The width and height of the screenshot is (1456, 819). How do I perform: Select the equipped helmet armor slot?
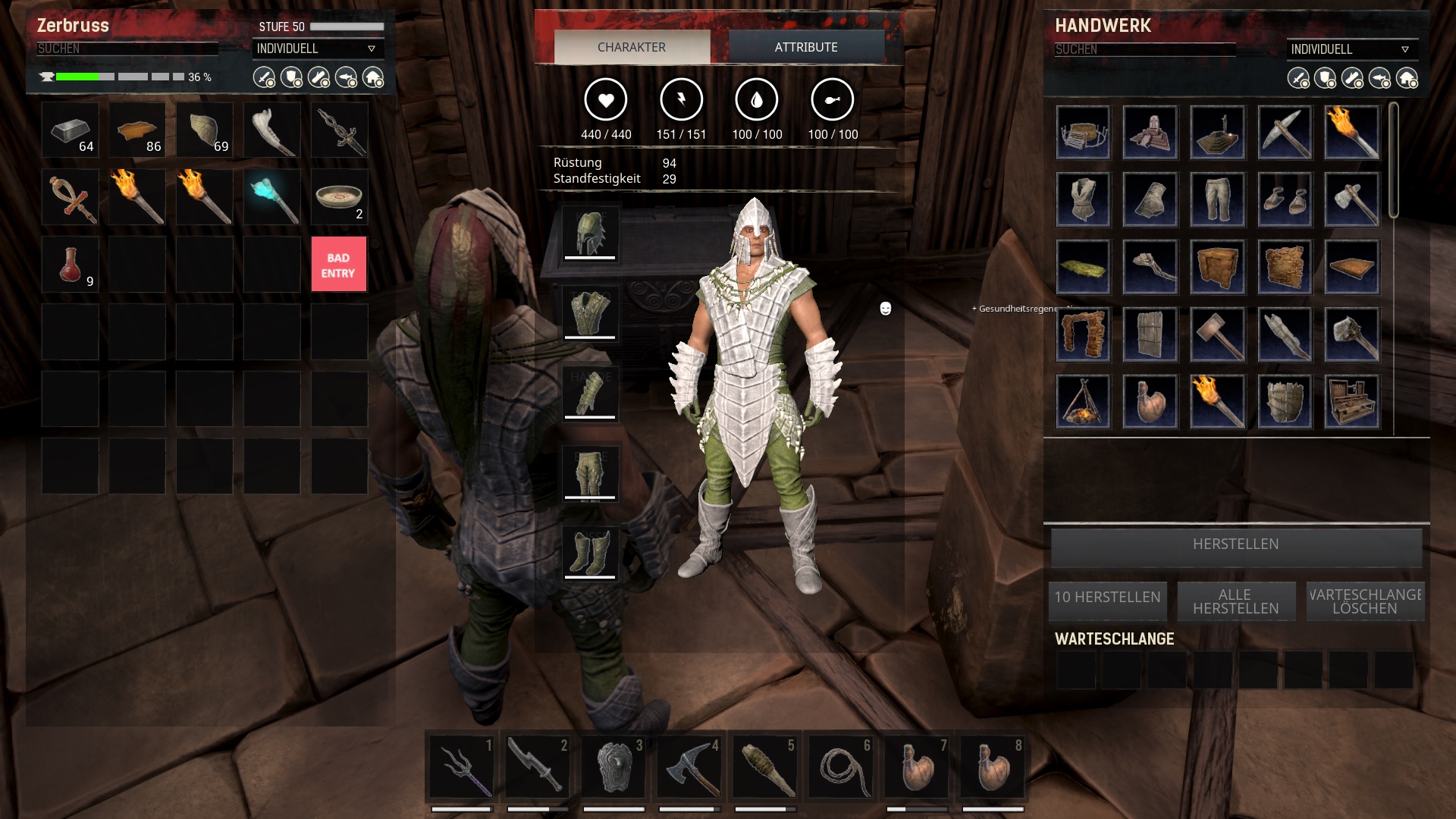point(590,234)
